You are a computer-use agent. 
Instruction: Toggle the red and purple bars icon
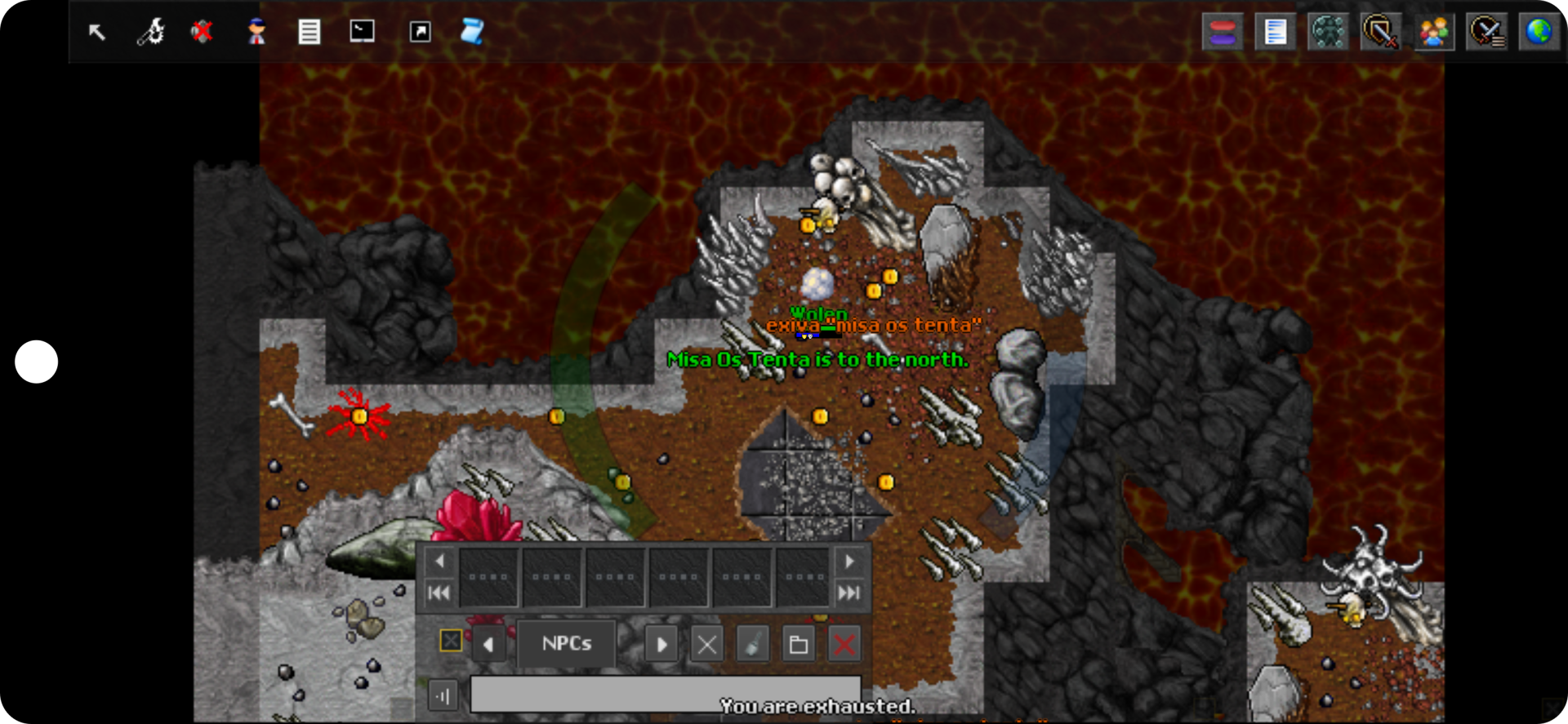tap(1223, 33)
